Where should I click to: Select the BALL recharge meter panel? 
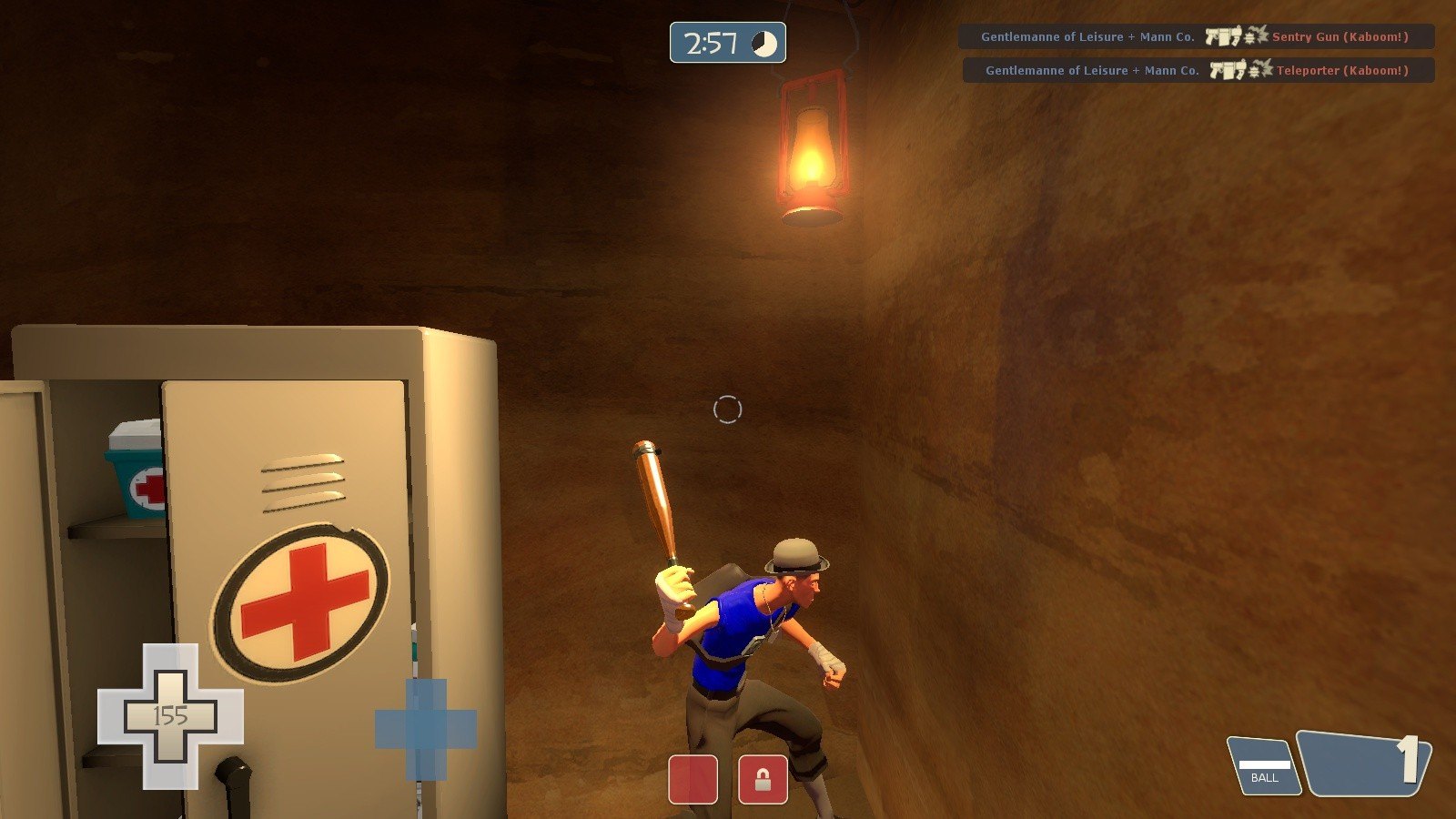1264,766
